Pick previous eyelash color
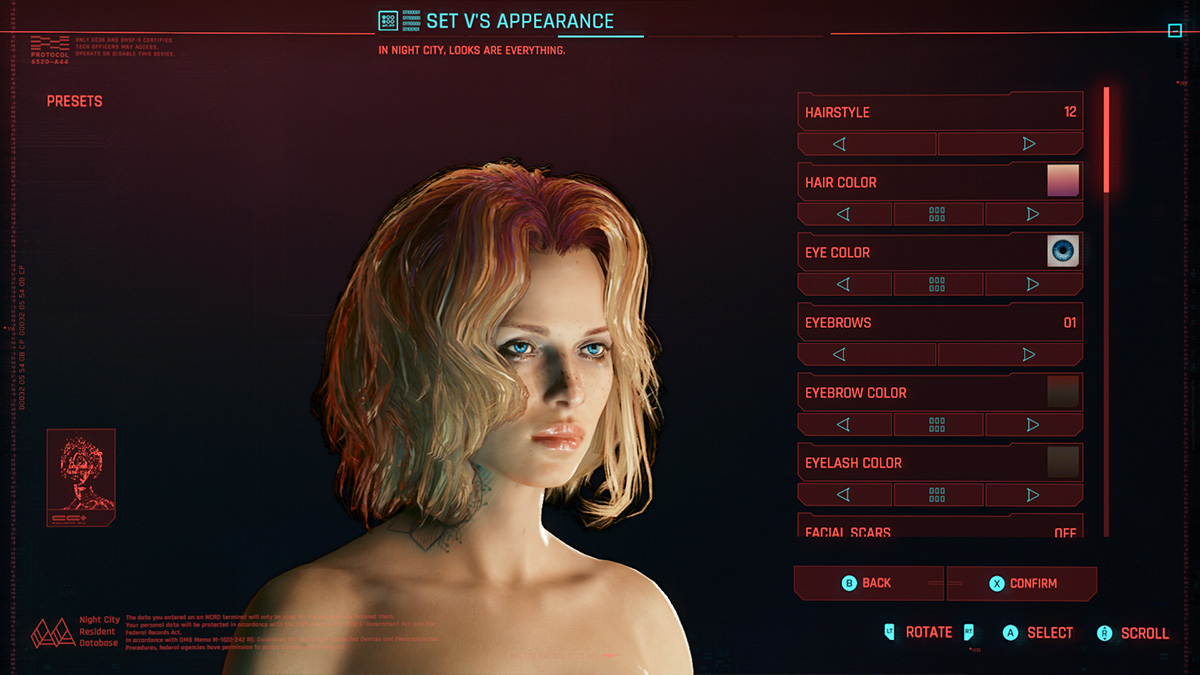Image resolution: width=1200 pixels, height=675 pixels. point(844,494)
